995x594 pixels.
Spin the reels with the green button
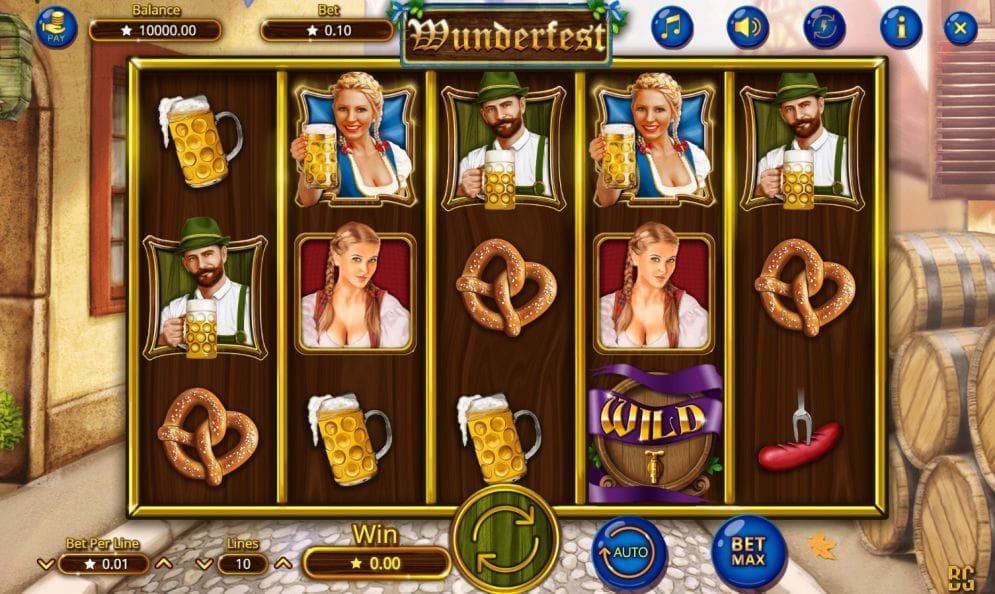pos(505,538)
